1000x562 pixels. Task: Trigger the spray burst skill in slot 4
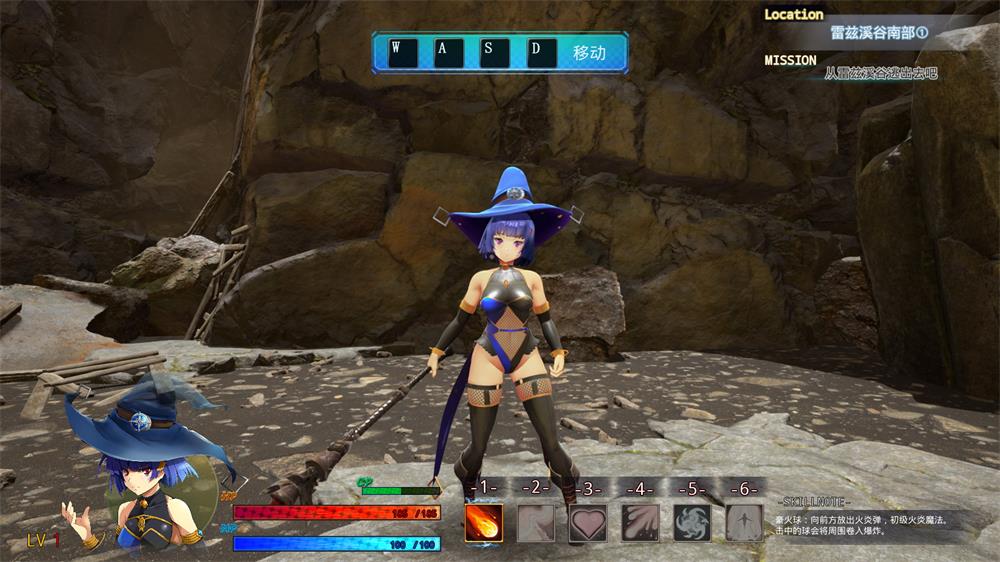(640, 522)
